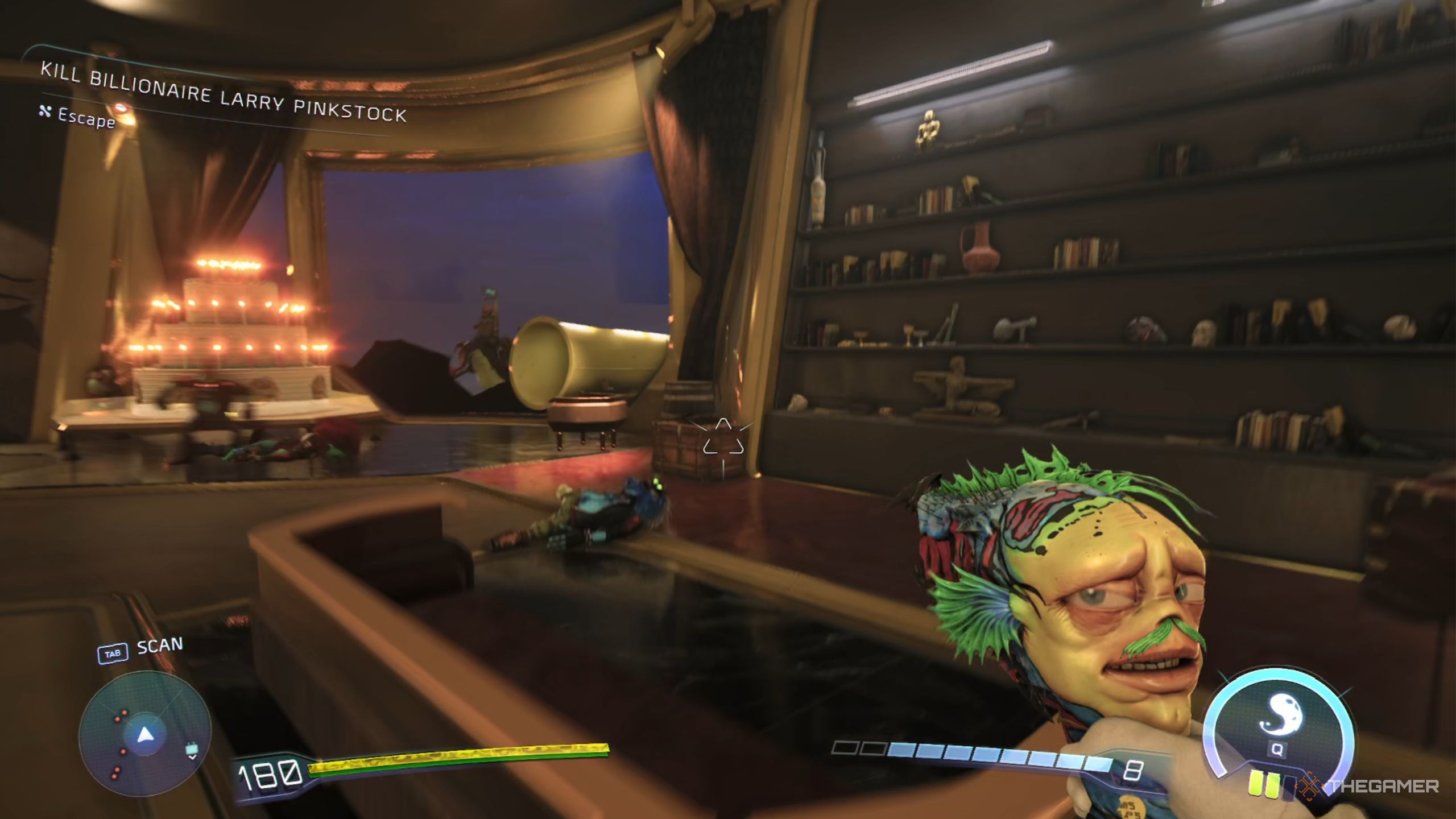
Task: Click the Escape objective step
Action: [x=86, y=118]
